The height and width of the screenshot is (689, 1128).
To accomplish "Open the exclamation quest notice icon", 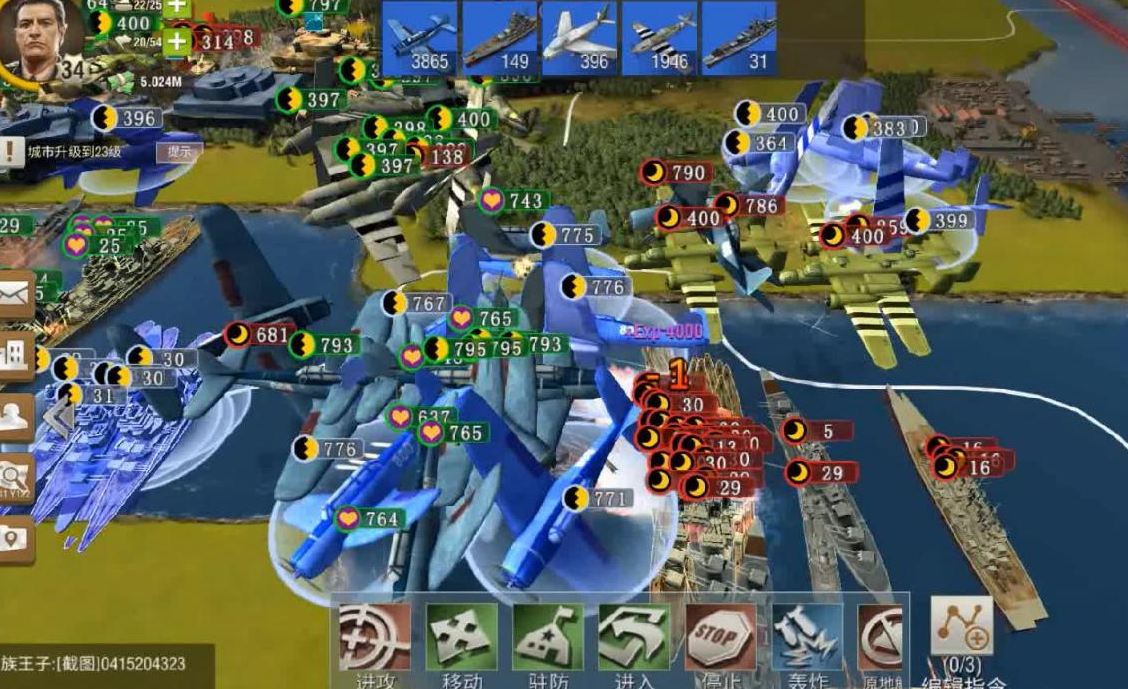I will point(11,152).
